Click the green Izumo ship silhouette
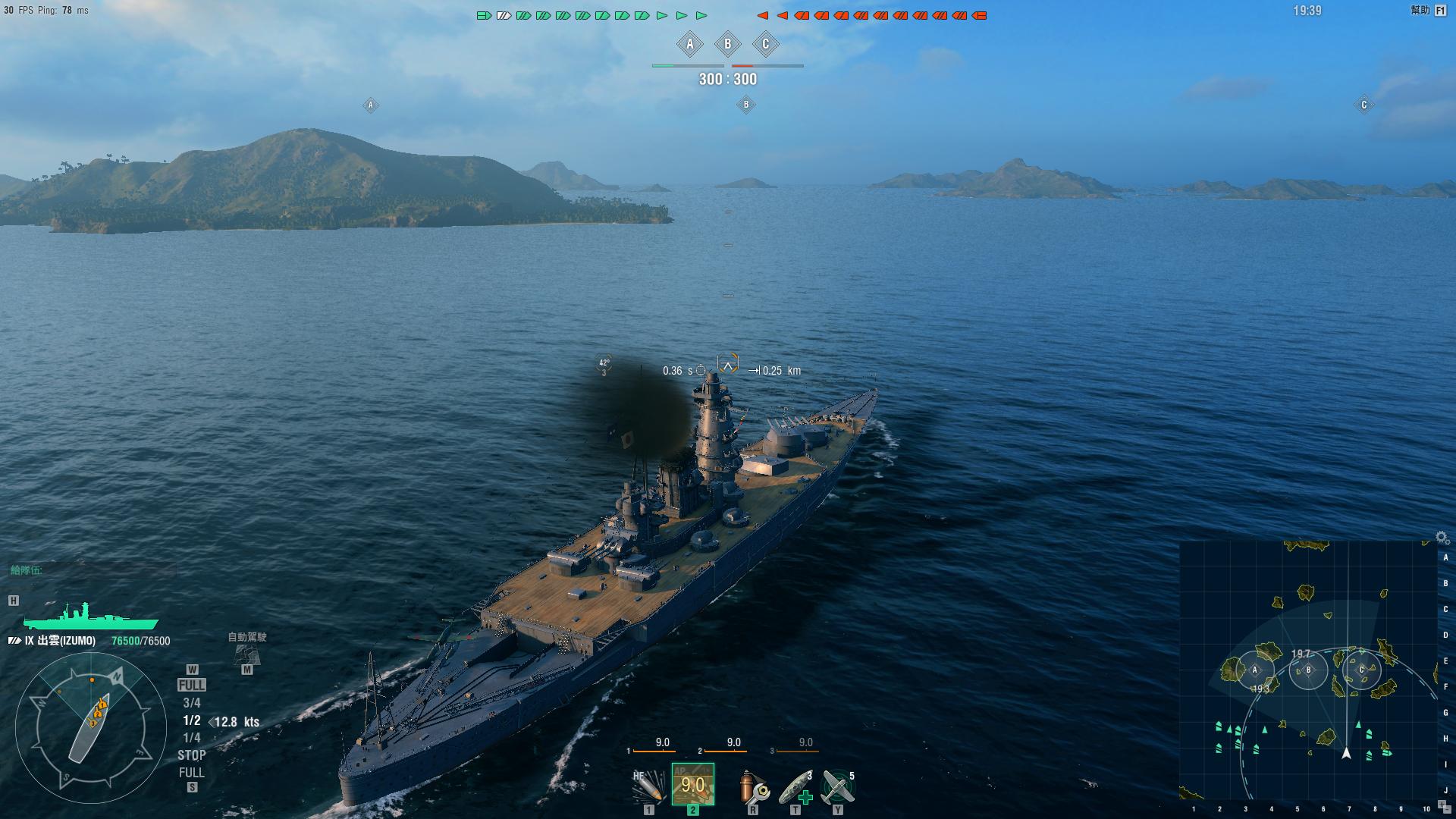 click(x=89, y=617)
